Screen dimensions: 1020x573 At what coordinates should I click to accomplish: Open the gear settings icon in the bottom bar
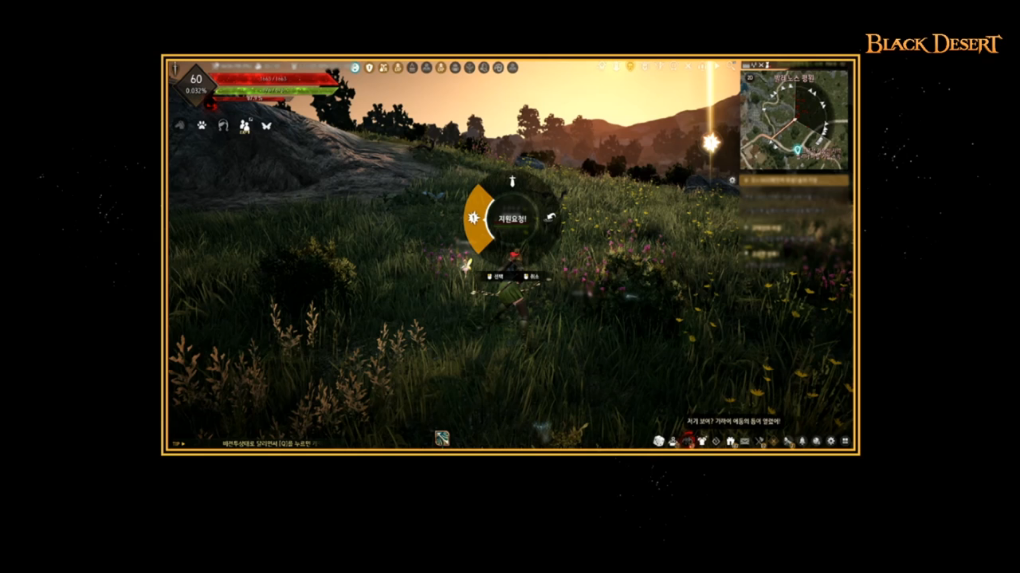tap(831, 441)
